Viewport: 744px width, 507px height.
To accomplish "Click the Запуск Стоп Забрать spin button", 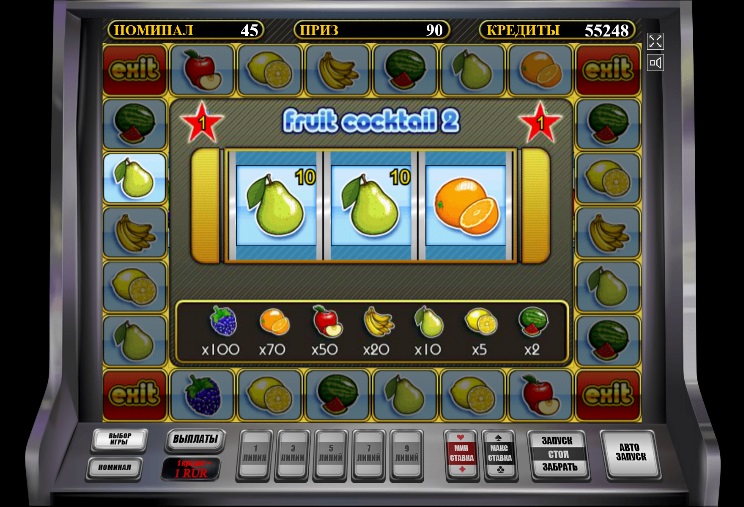I will pos(559,455).
